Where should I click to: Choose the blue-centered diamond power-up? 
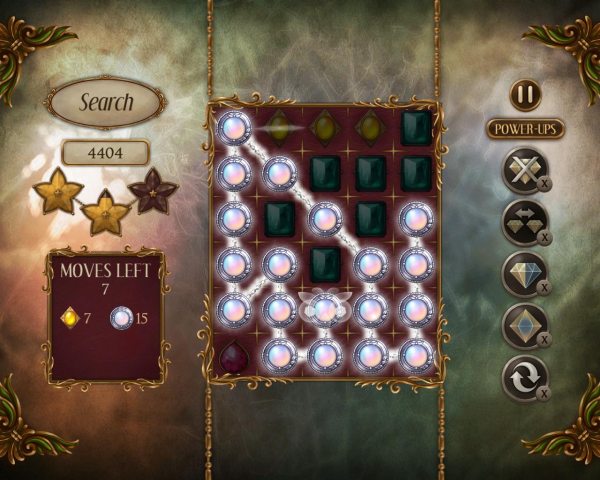pyautogui.click(x=523, y=326)
